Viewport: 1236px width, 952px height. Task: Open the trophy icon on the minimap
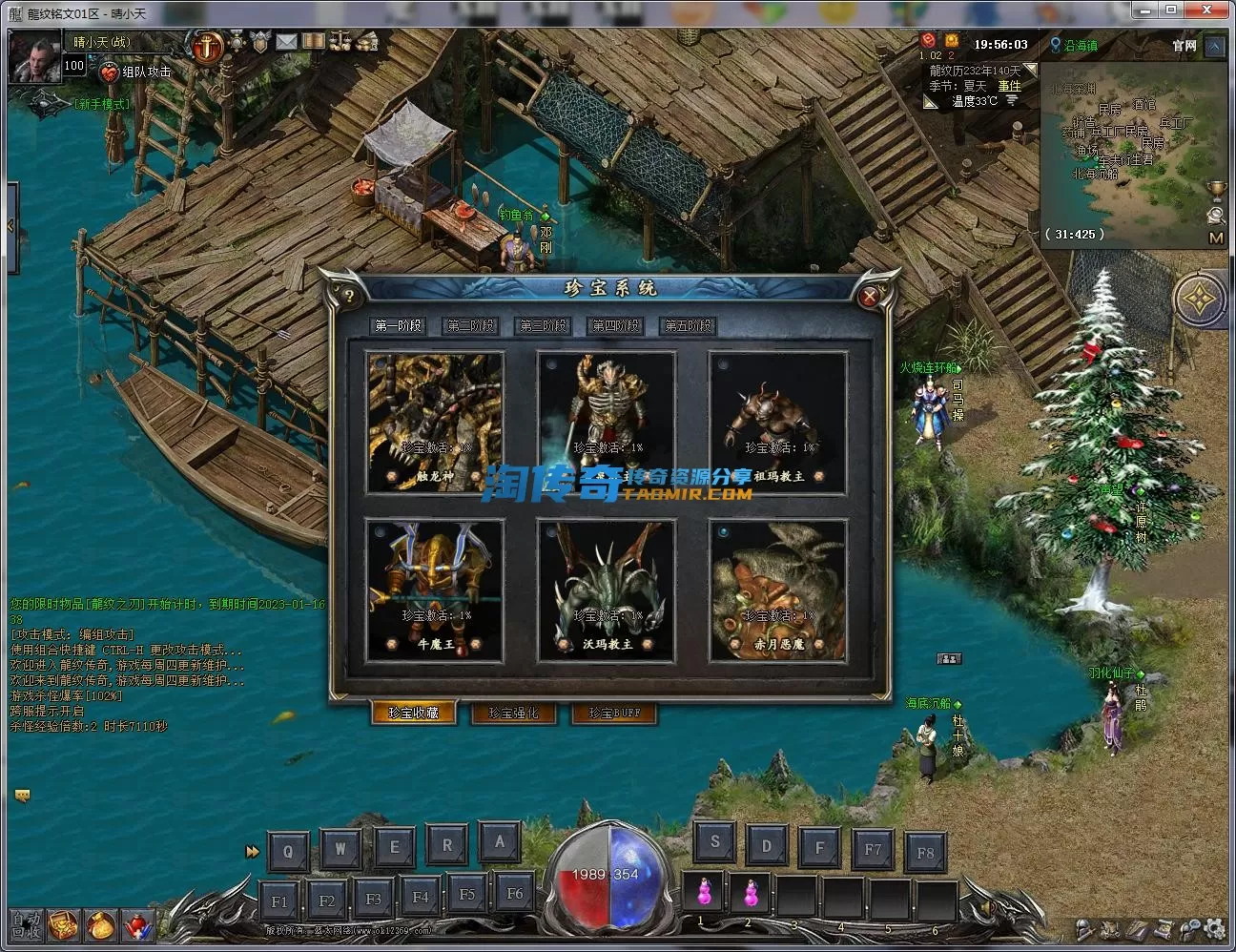coord(1215,190)
